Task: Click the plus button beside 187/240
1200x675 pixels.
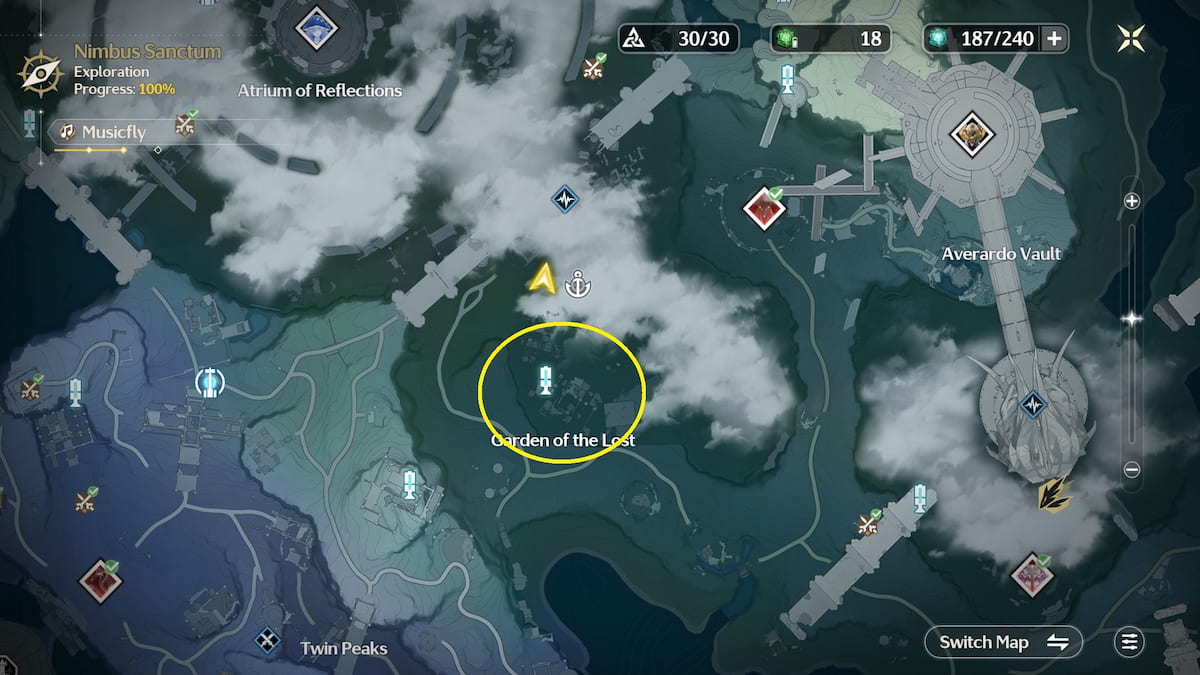Action: [x=1053, y=39]
